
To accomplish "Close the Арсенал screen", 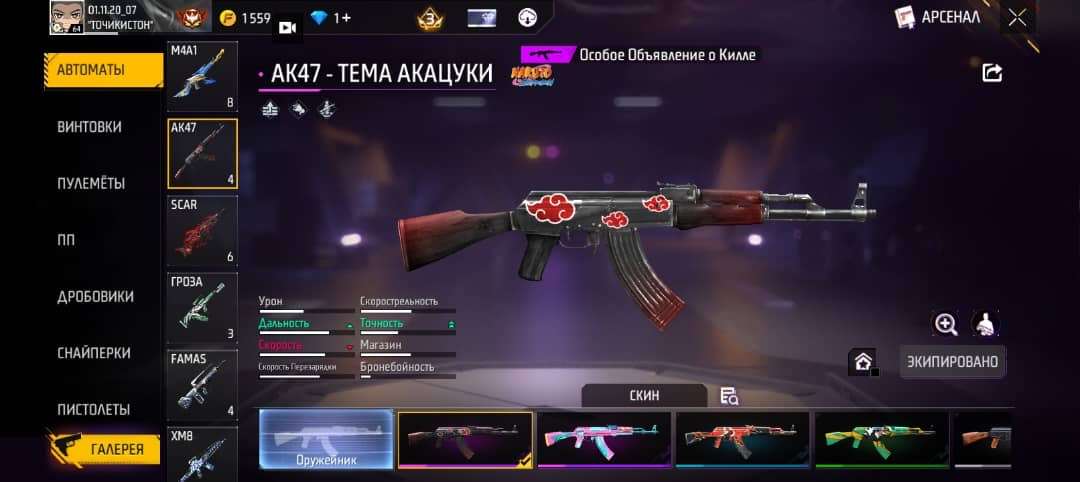I will pos(1017,17).
